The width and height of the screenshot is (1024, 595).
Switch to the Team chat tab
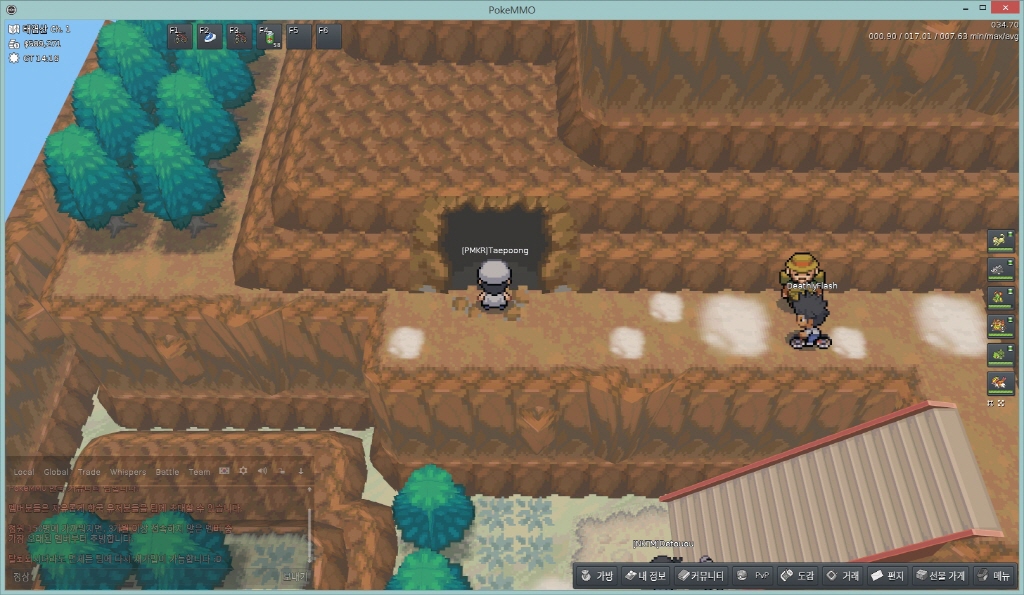tap(200, 472)
